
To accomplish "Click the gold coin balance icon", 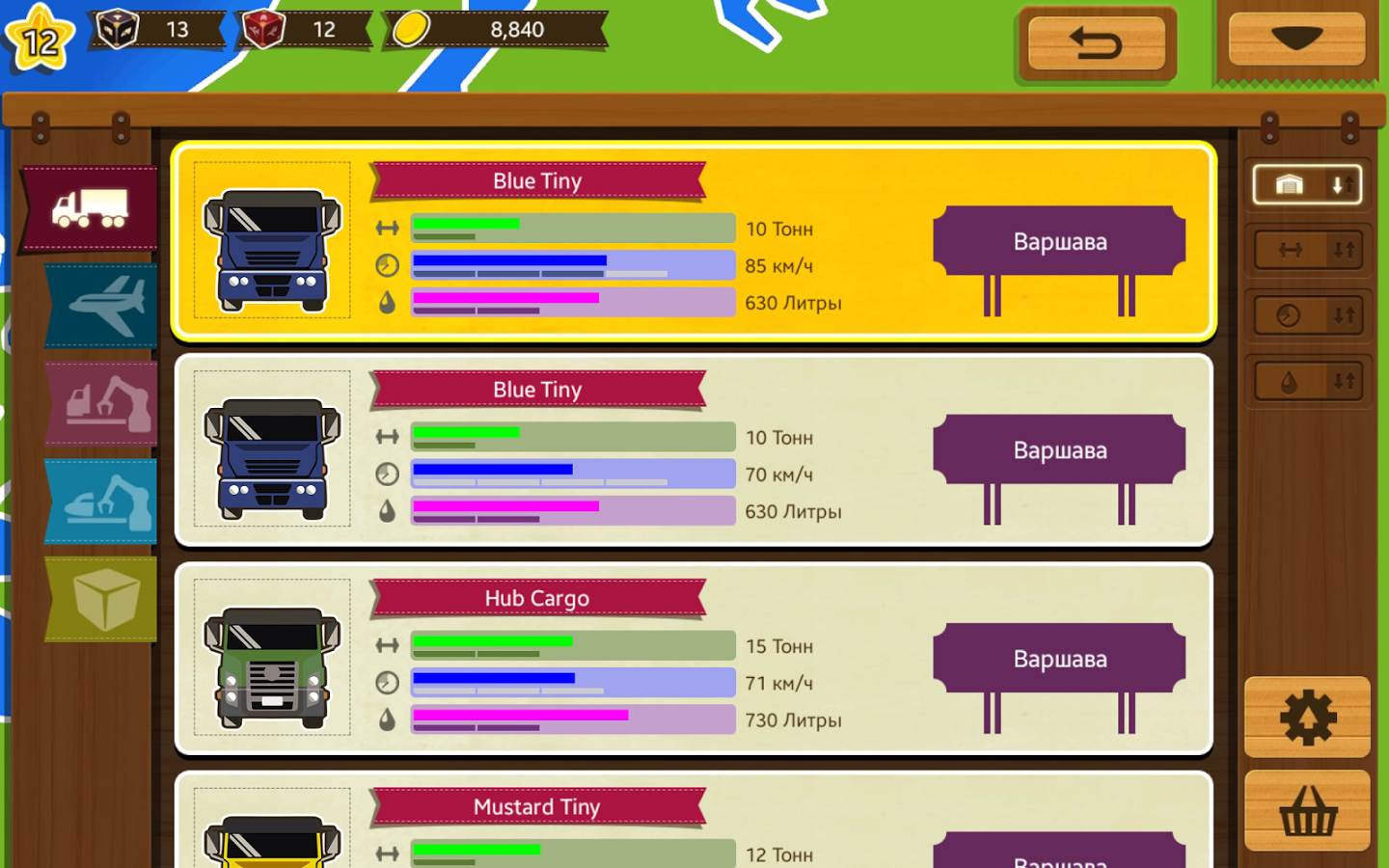I will pyautogui.click(x=411, y=29).
